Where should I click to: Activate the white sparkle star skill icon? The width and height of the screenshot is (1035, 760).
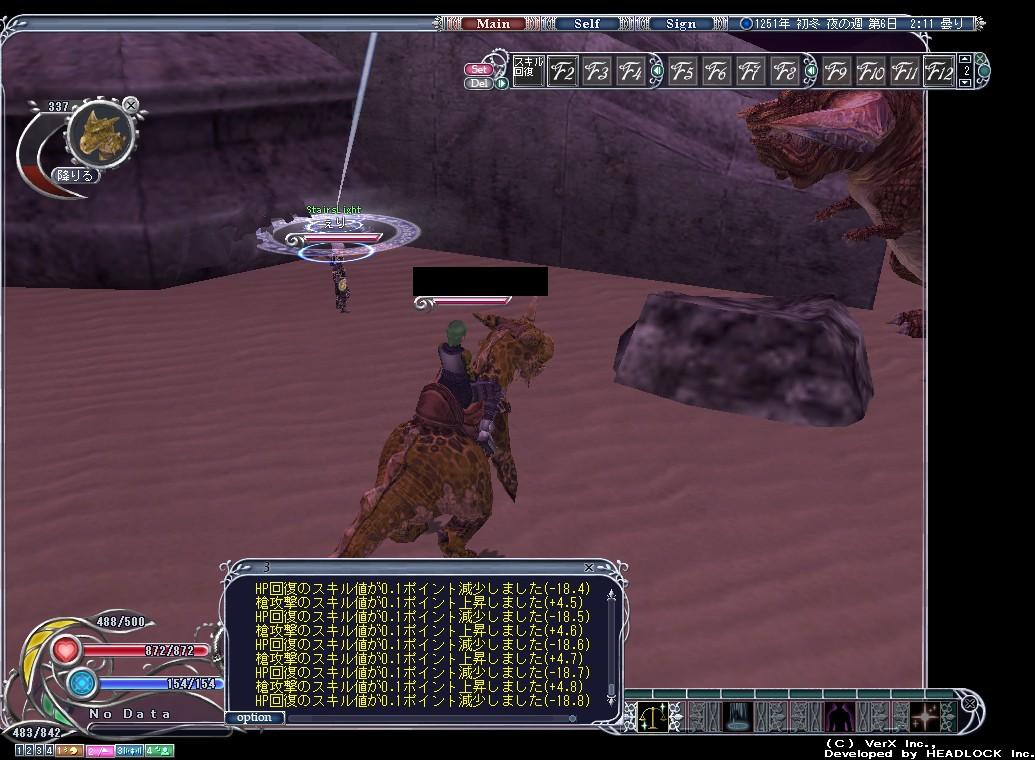[x=925, y=716]
